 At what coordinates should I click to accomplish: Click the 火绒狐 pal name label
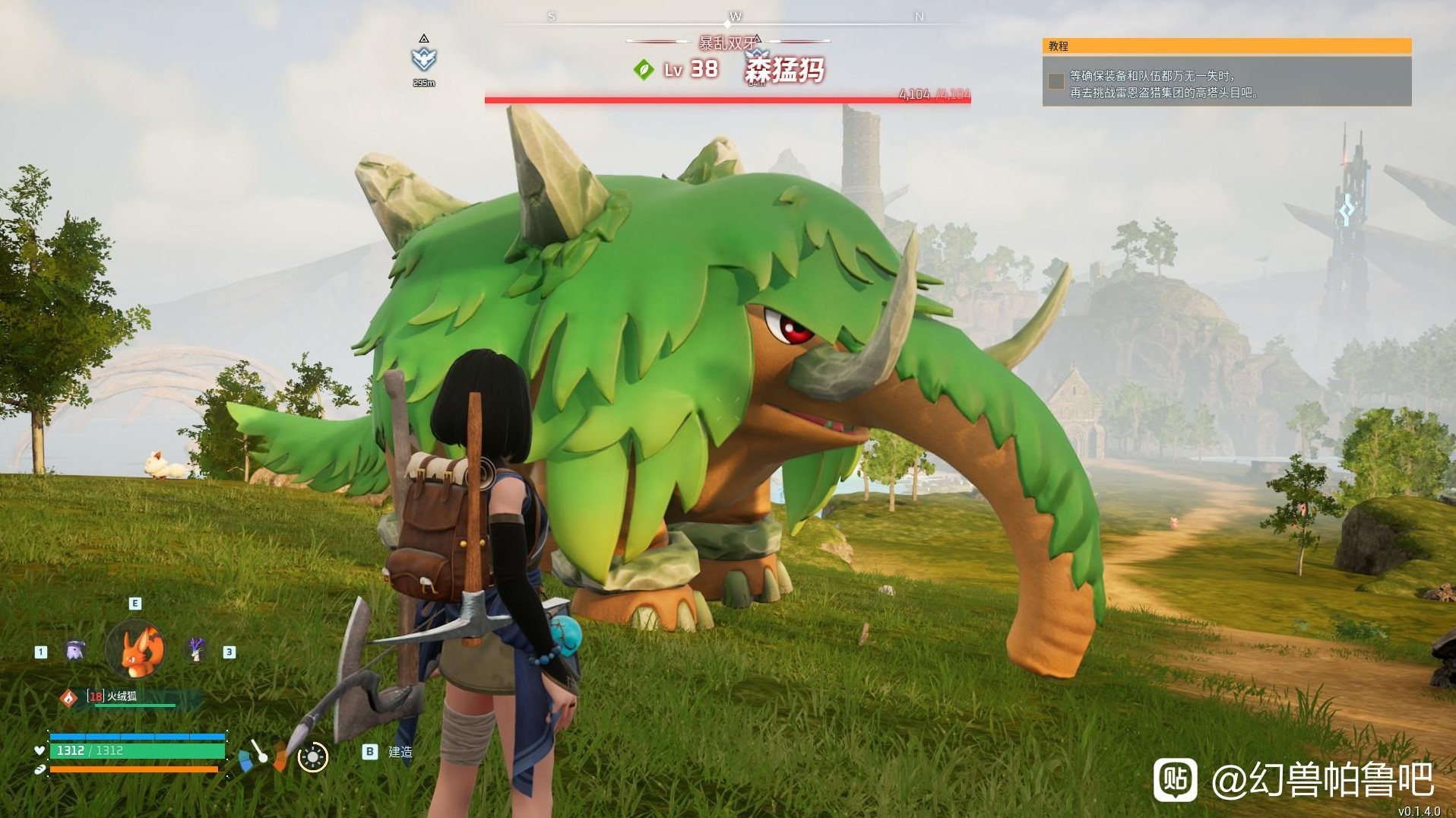[122, 696]
